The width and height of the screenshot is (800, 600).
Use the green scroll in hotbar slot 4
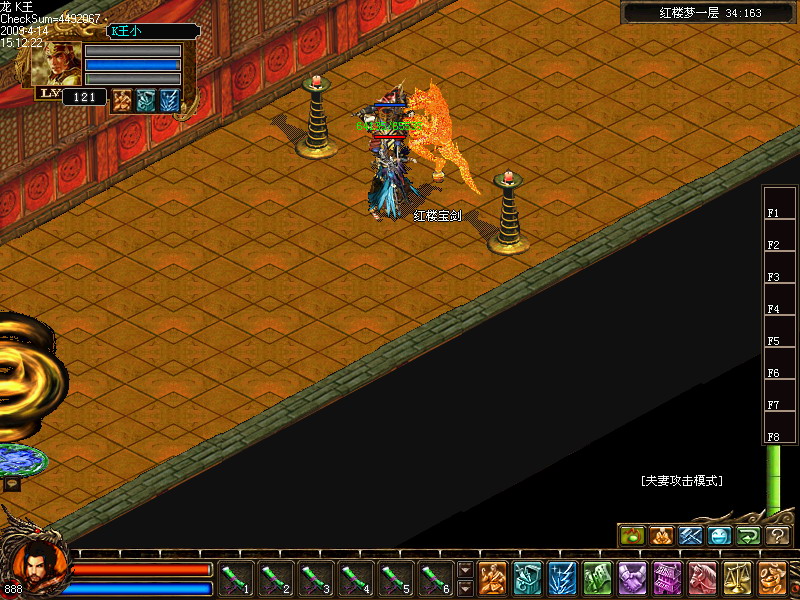tap(356, 578)
